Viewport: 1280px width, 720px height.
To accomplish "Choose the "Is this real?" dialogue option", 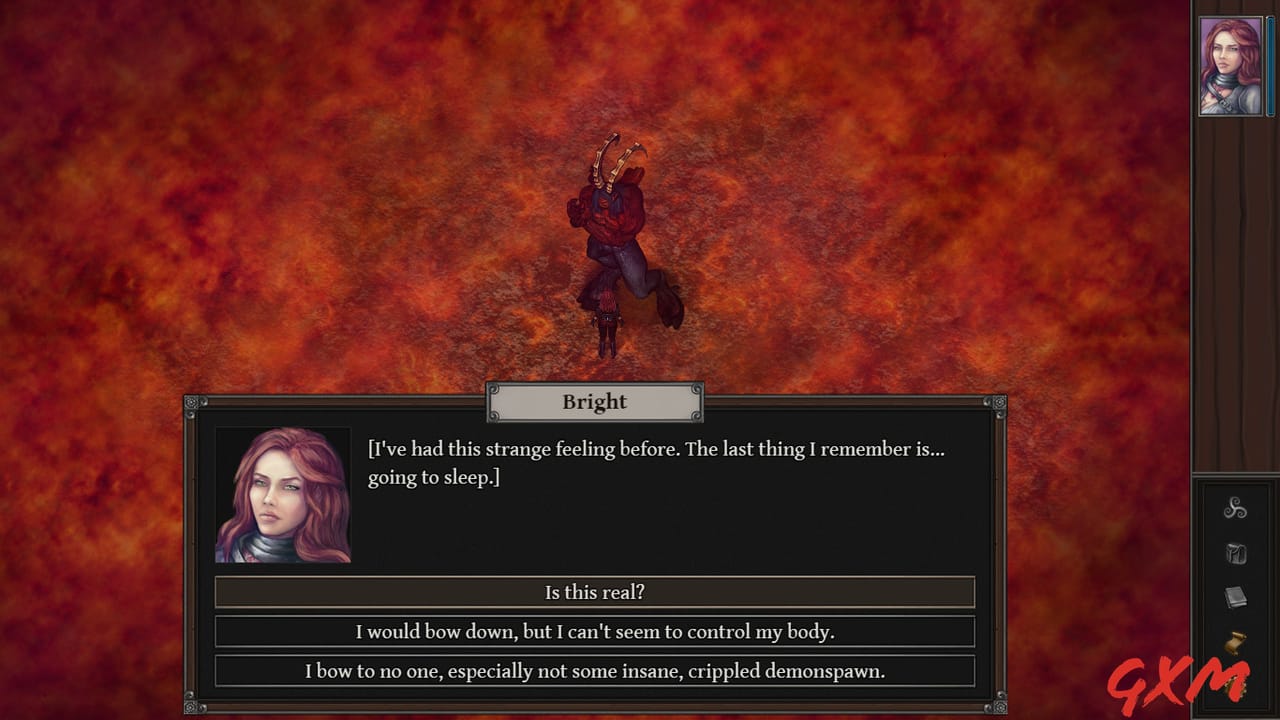I will pos(593,592).
